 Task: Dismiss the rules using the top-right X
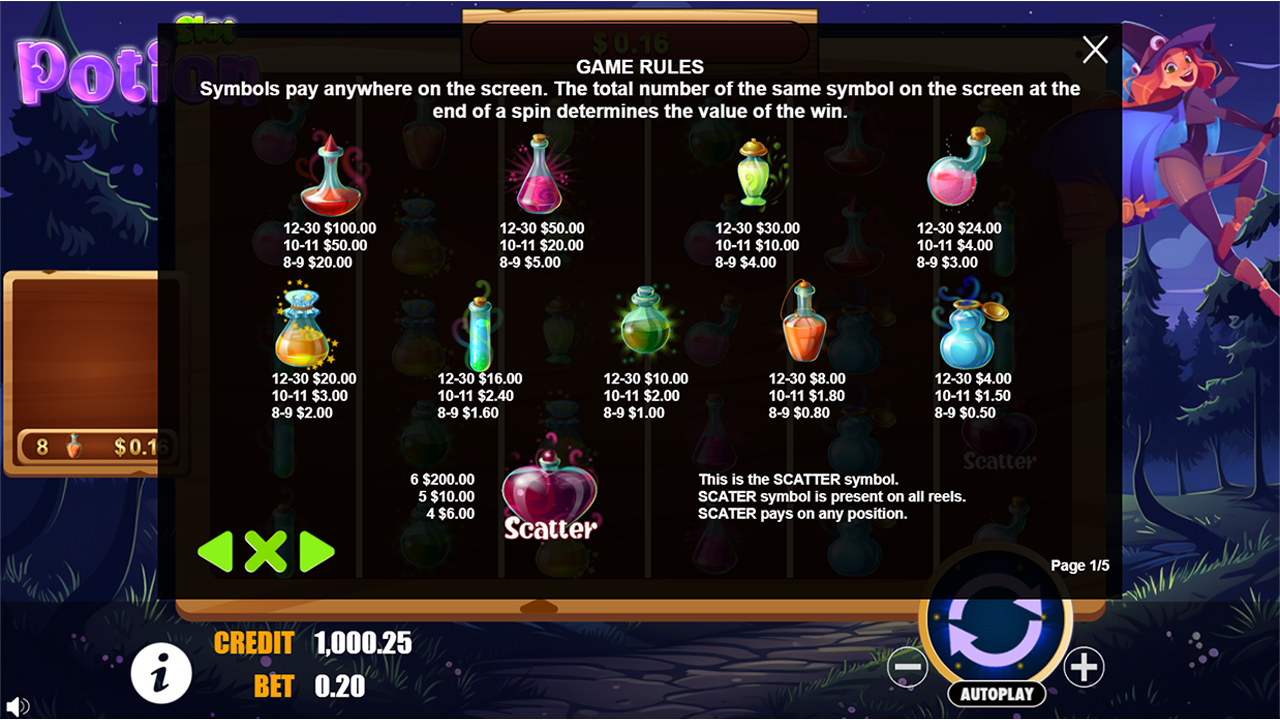coord(1094,49)
